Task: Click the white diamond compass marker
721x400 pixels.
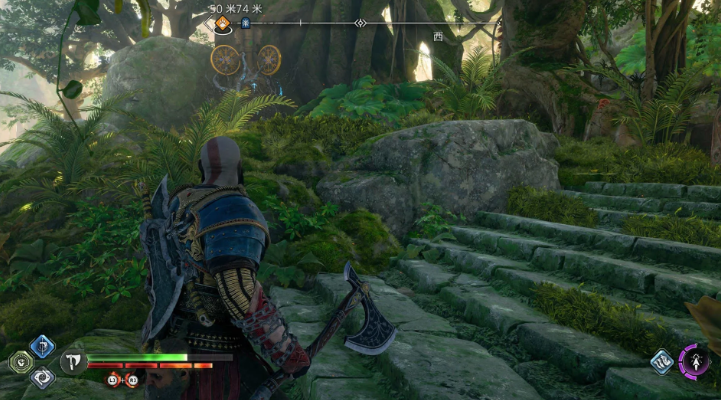Action: [x=360, y=22]
